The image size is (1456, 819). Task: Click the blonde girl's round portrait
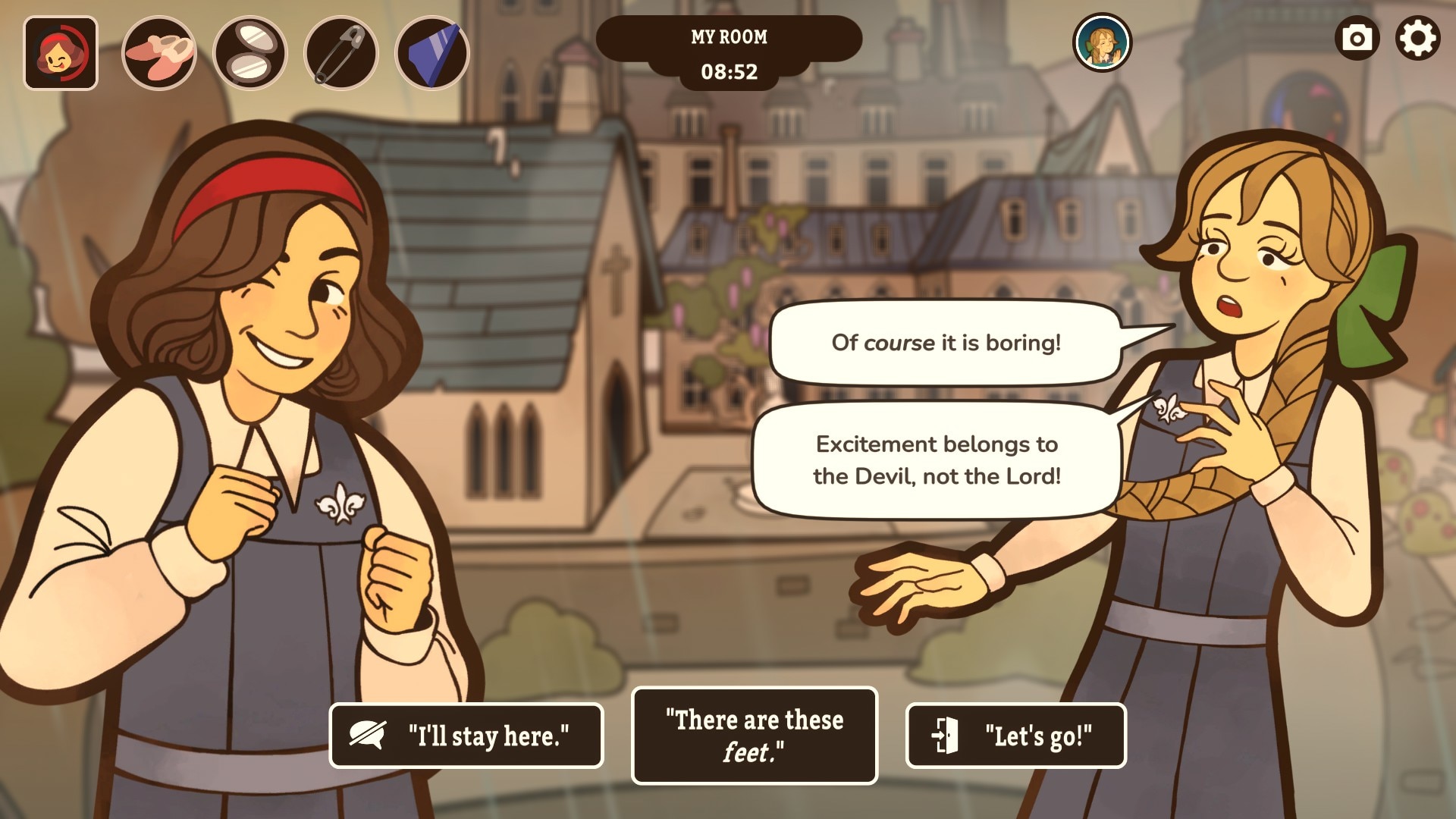[1102, 42]
